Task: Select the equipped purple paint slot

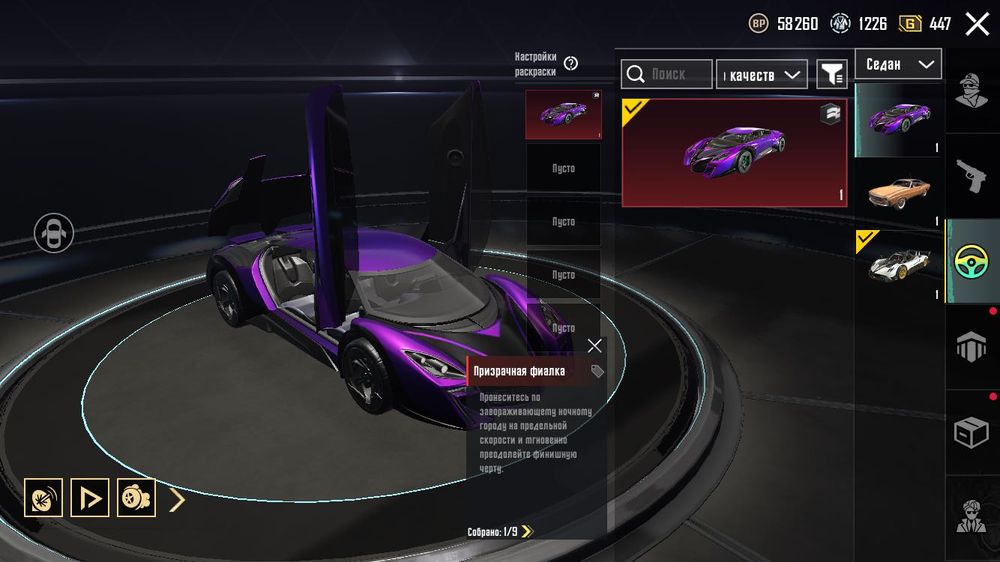Action: 563,115
